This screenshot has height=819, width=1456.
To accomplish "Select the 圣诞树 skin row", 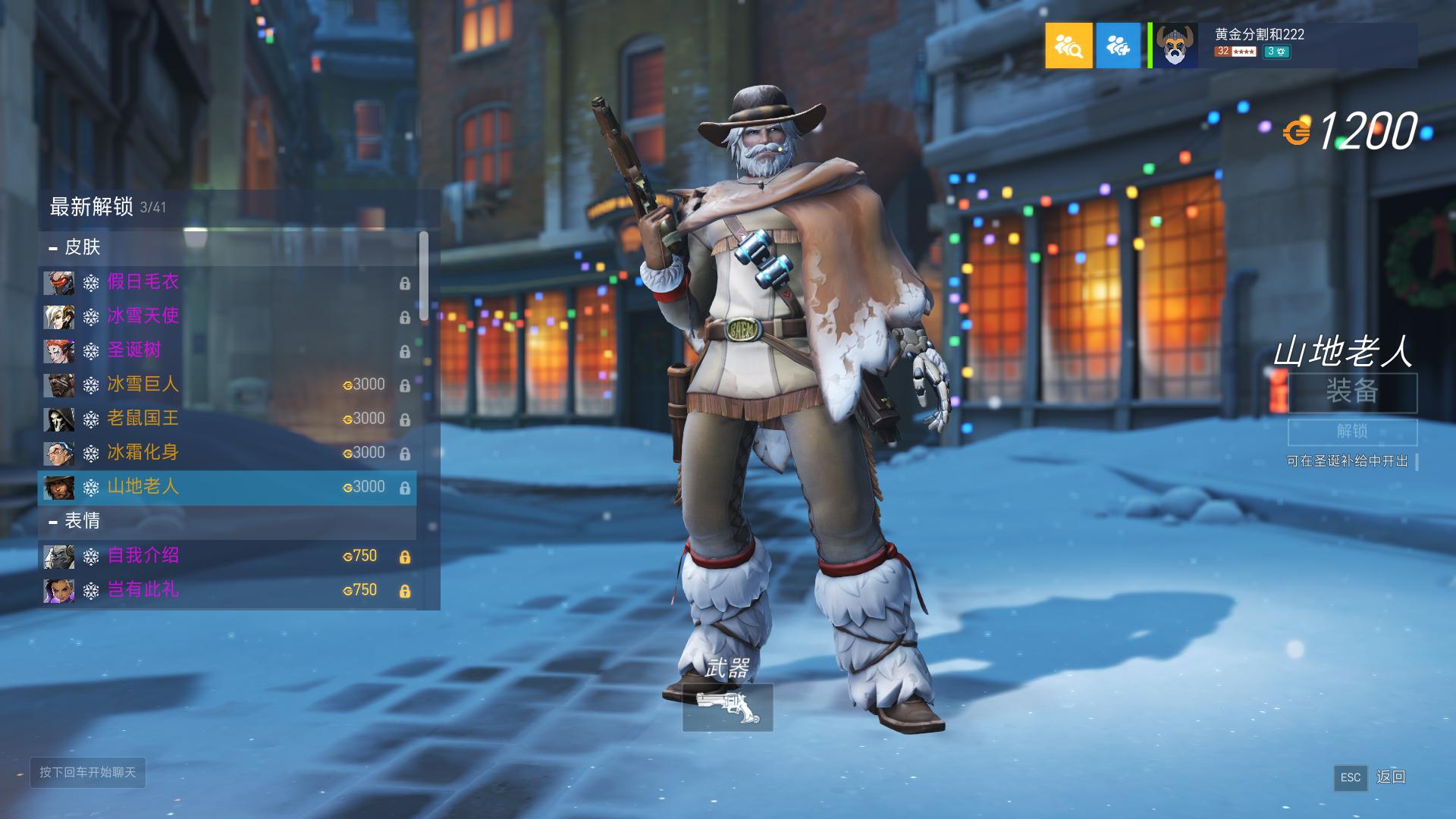I will click(x=226, y=350).
